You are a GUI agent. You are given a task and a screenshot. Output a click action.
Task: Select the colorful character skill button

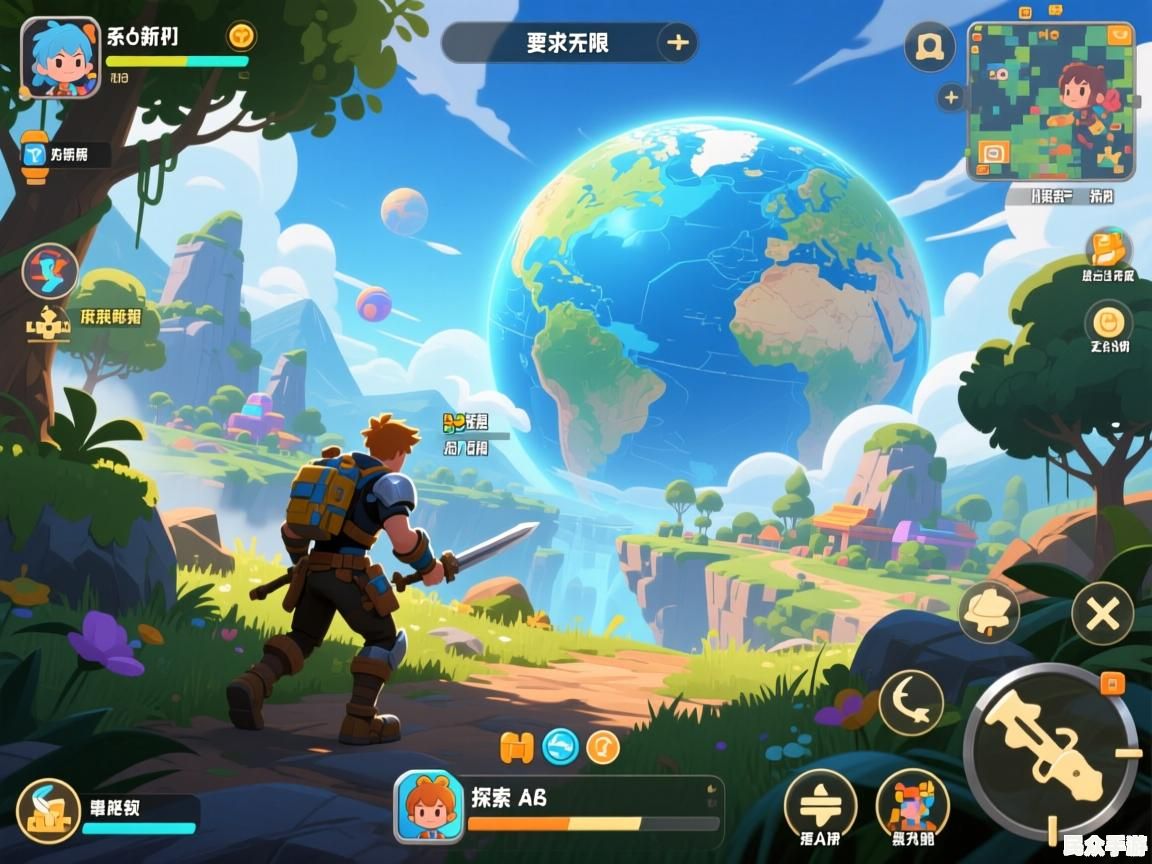pos(912,803)
